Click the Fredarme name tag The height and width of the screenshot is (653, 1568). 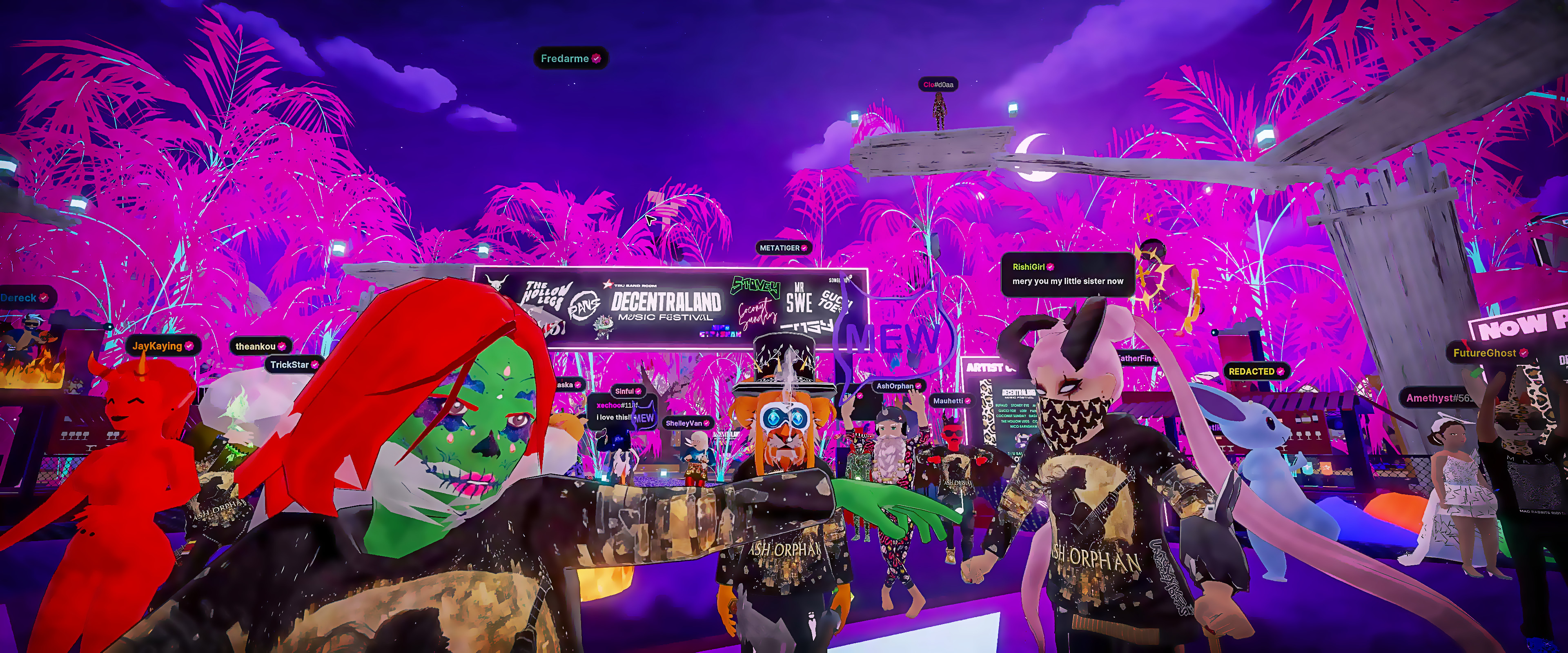570,58
